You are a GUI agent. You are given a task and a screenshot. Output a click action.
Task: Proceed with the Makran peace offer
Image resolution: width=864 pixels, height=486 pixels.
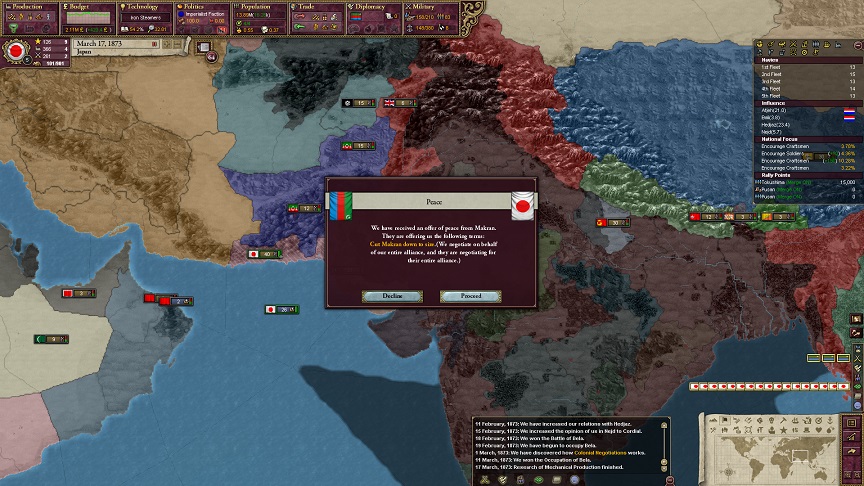click(x=471, y=296)
